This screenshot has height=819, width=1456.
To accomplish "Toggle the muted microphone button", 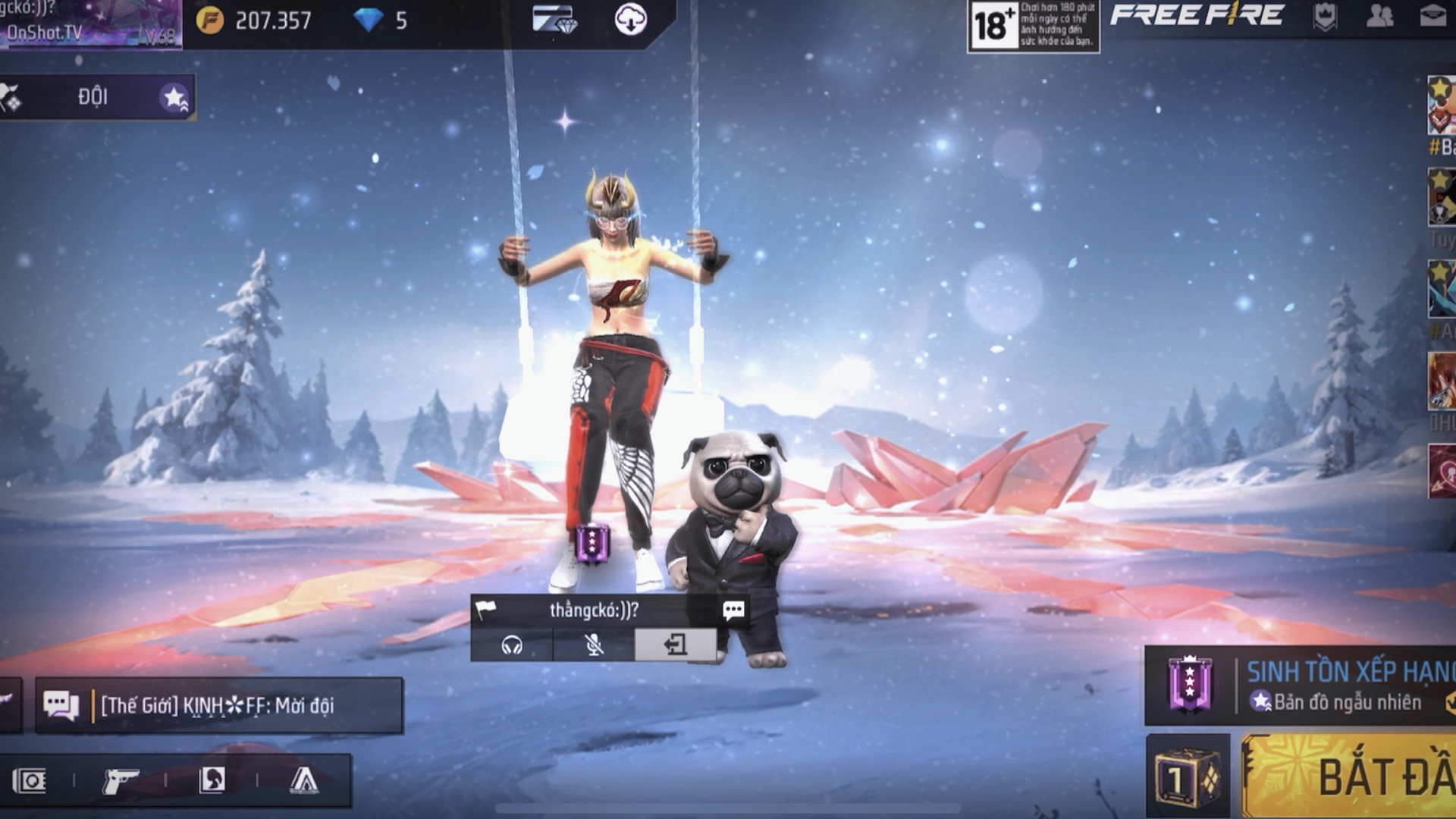I will click(595, 645).
